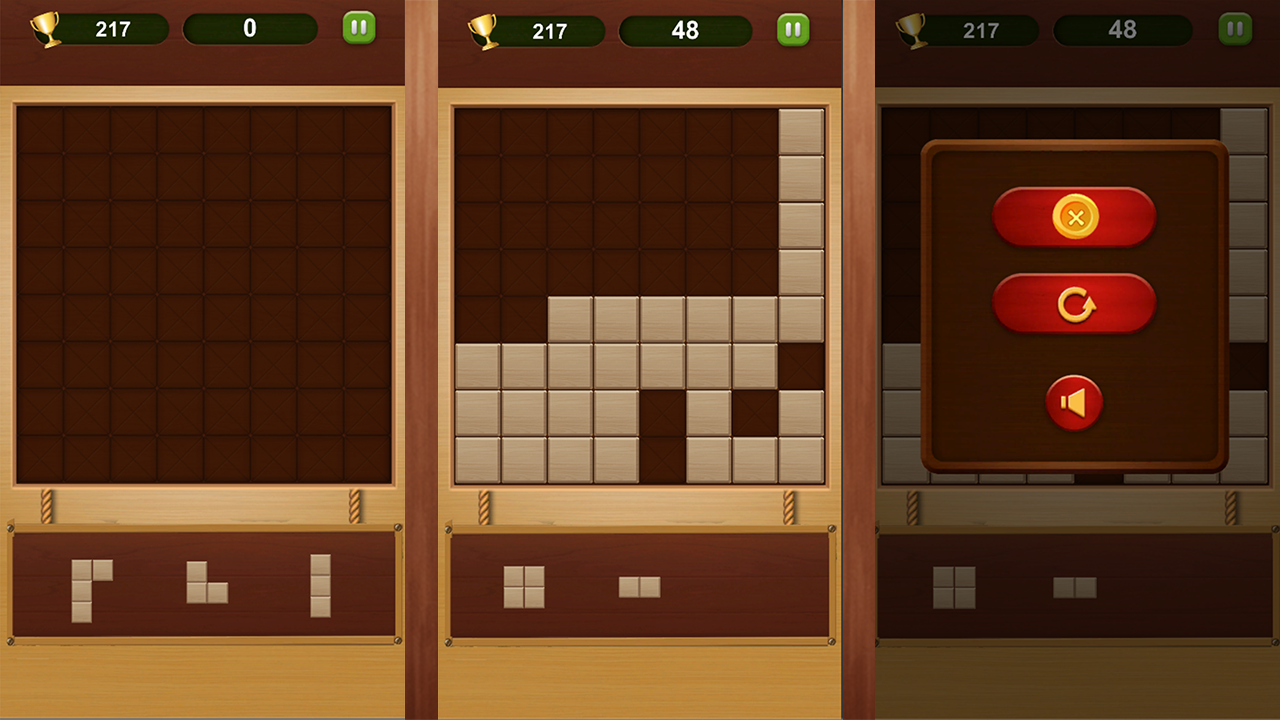Tap the trophy icon on the left panel

click(45, 28)
